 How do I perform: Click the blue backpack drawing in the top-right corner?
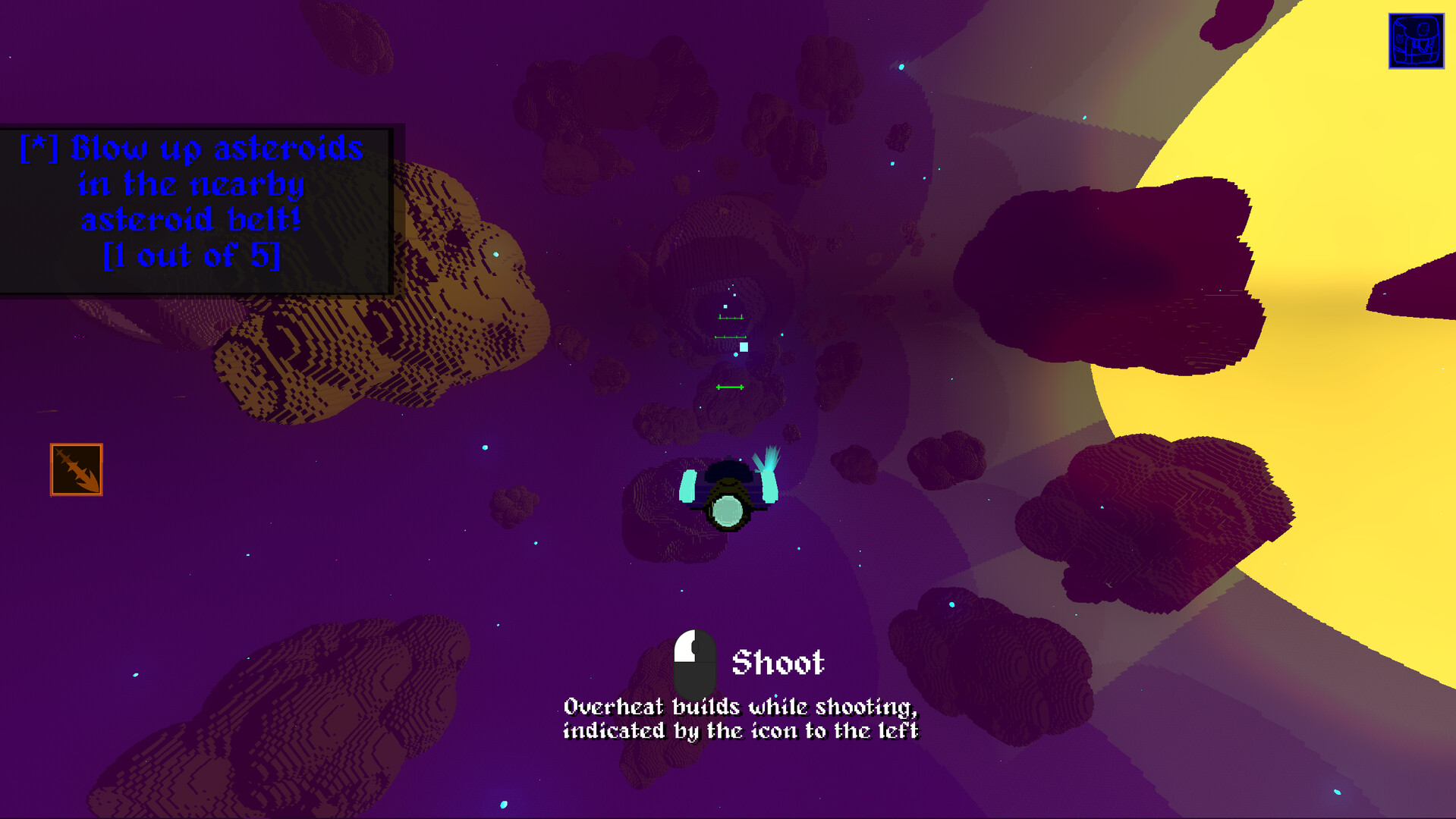point(1417,39)
